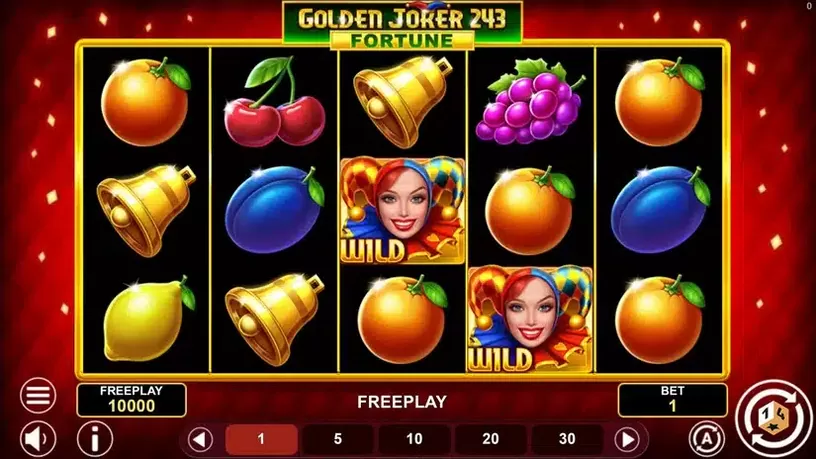Image resolution: width=816 pixels, height=459 pixels.
Task: Toggle the sound speaker icon
Action: [x=39, y=438]
